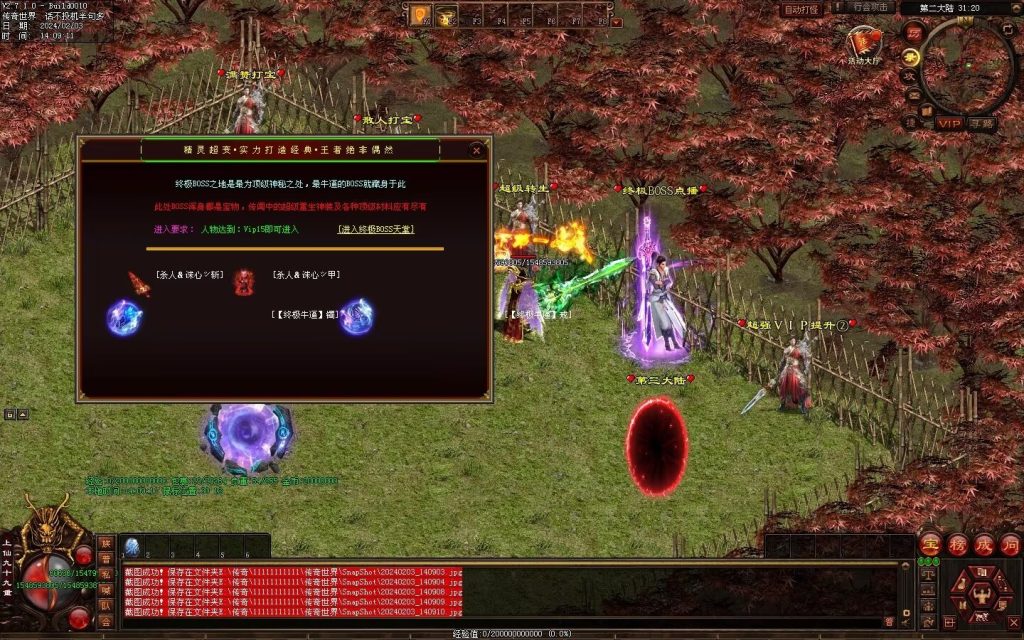
Task: Click the circular minimap
Action: [966, 65]
